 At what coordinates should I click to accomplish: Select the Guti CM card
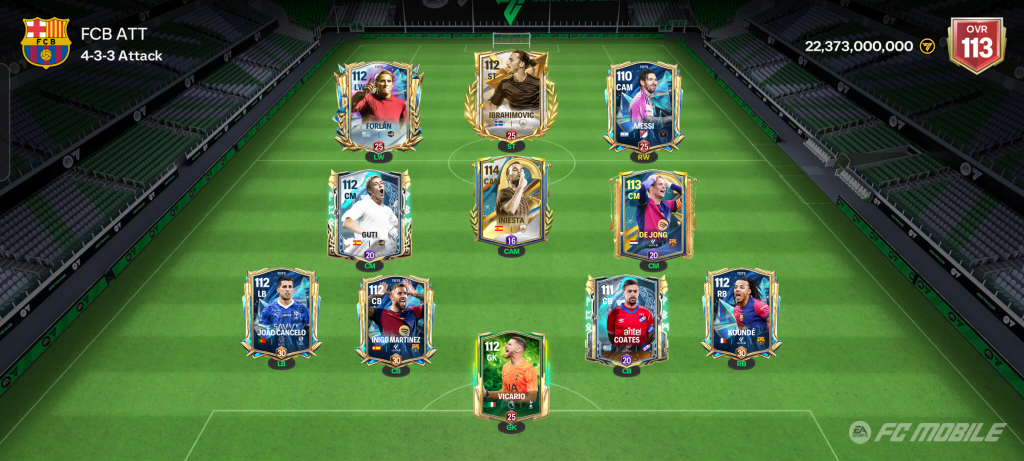[369, 212]
